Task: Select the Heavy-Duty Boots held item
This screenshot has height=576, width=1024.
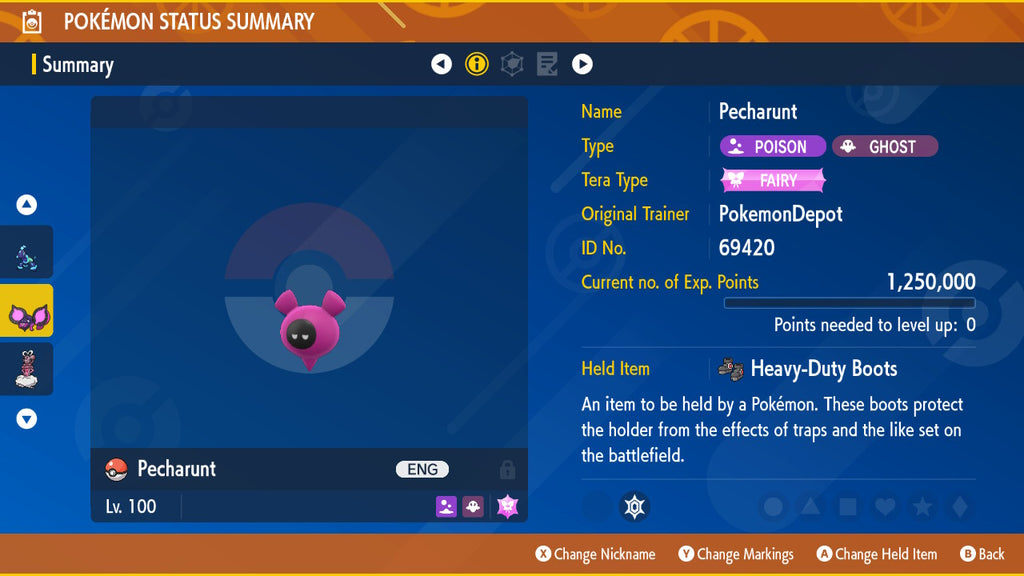Action: tap(808, 369)
